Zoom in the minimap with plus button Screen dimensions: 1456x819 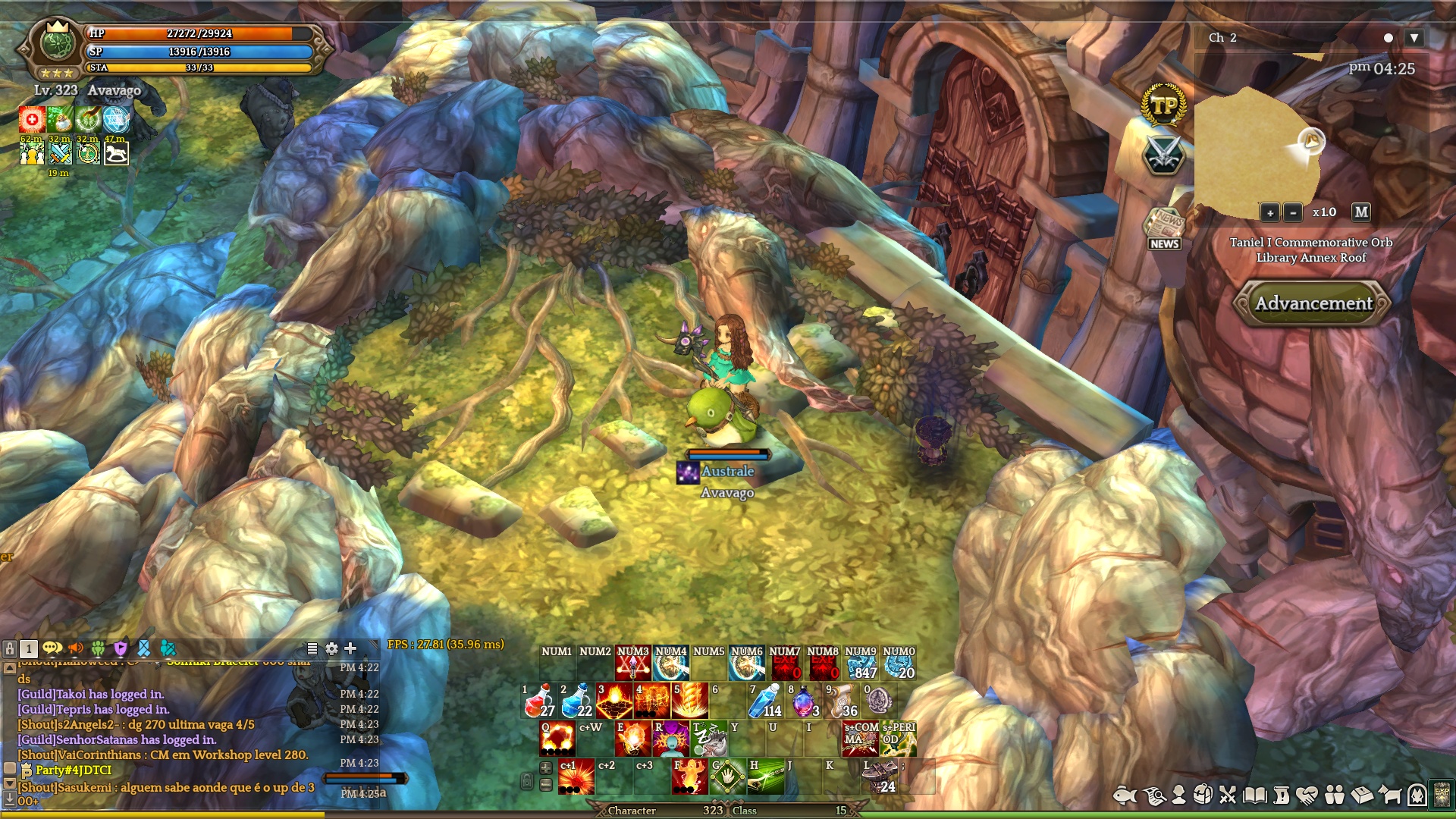pyautogui.click(x=1270, y=213)
